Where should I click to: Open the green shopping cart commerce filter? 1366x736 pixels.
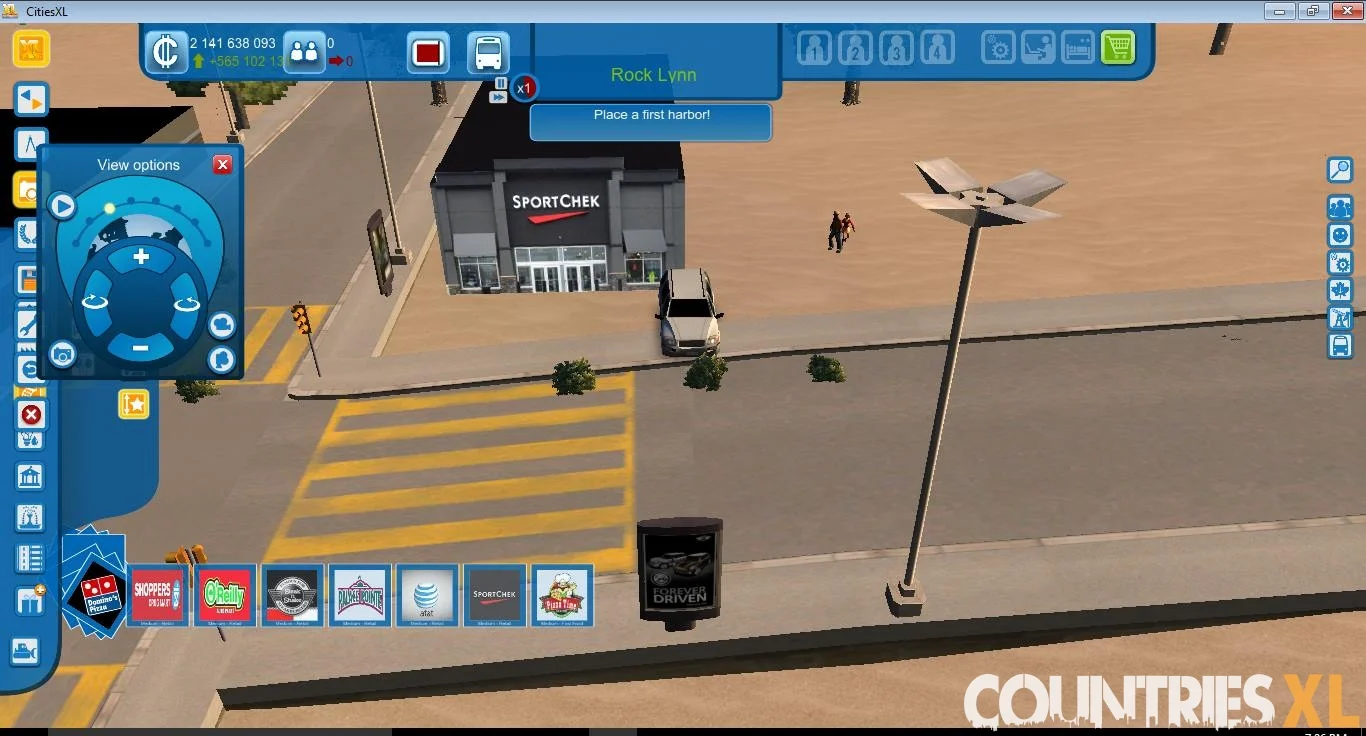click(x=1118, y=47)
